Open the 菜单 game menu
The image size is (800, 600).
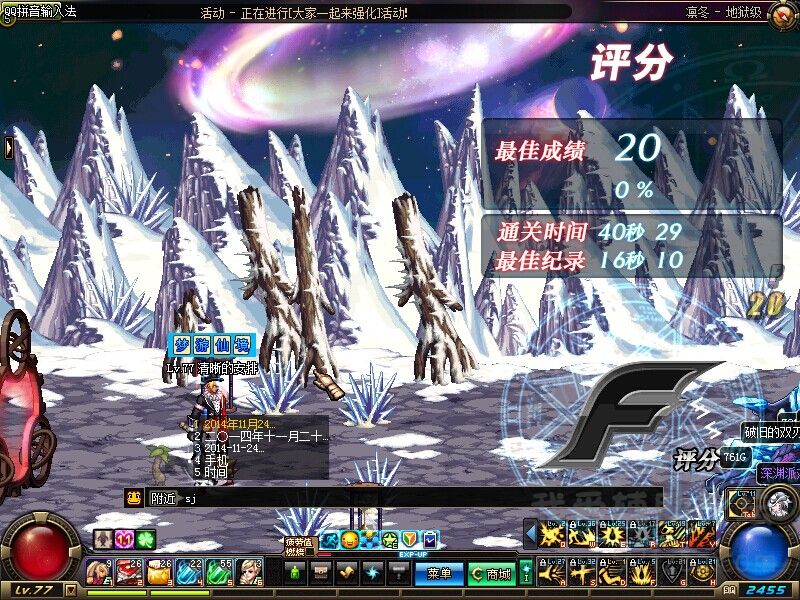(438, 573)
